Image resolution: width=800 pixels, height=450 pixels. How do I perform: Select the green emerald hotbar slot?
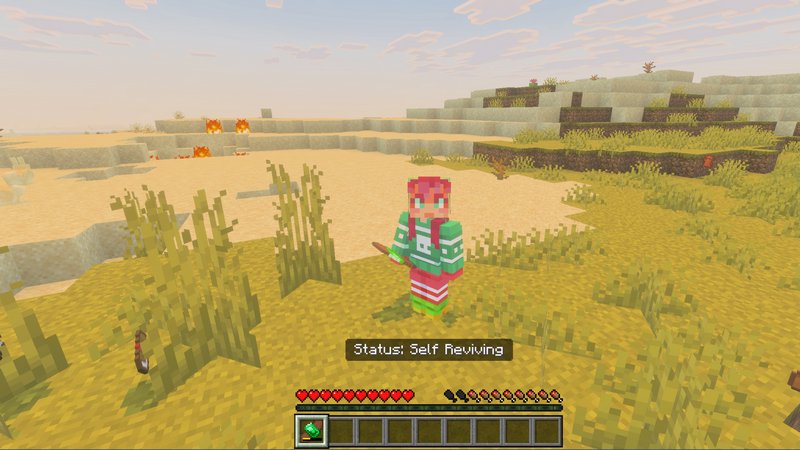[312, 431]
